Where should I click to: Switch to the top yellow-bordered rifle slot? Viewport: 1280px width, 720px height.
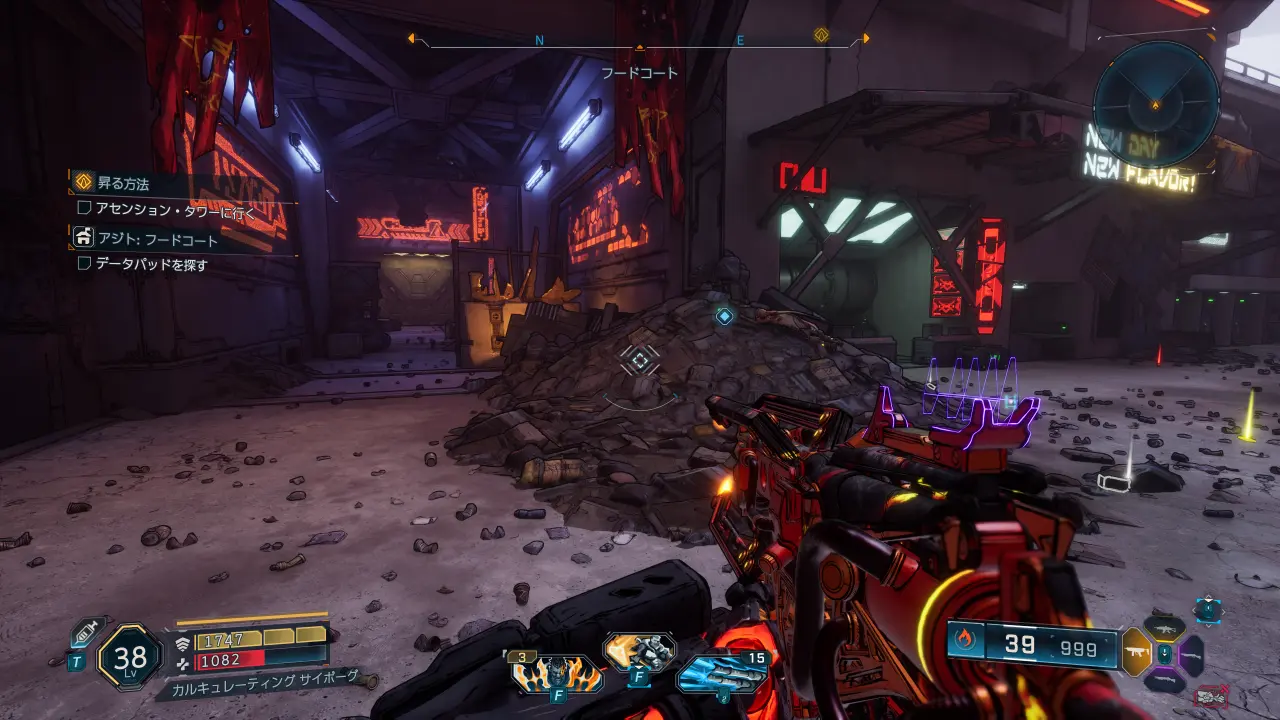tap(1163, 628)
